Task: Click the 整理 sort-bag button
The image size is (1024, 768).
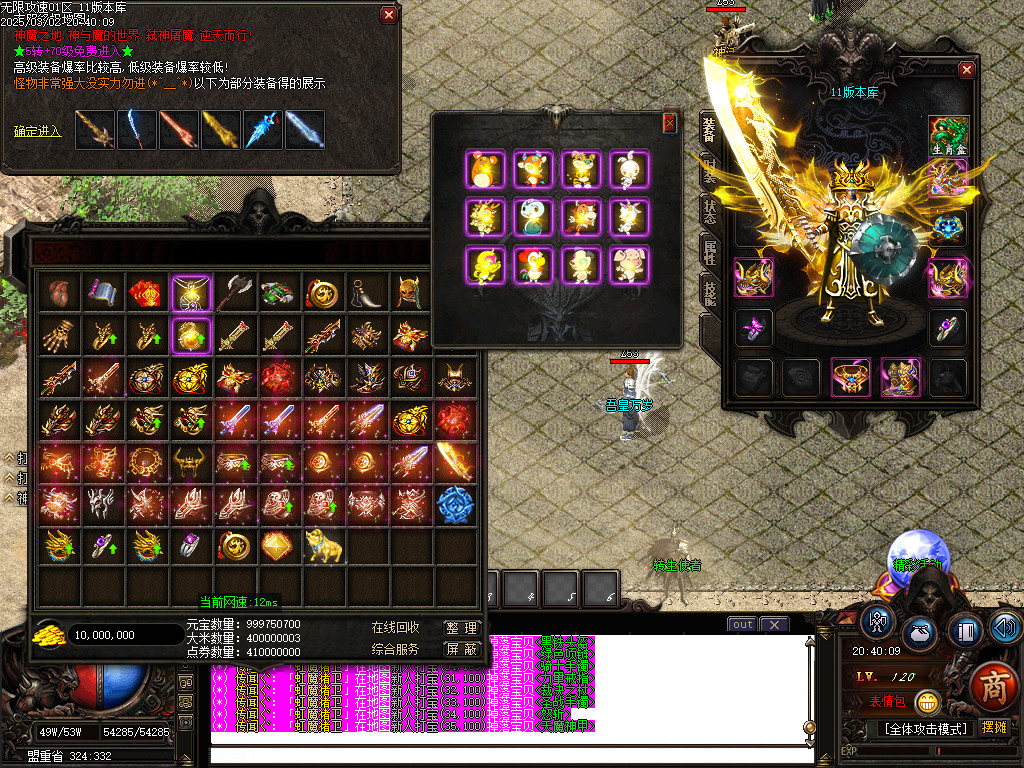Action: click(x=461, y=628)
